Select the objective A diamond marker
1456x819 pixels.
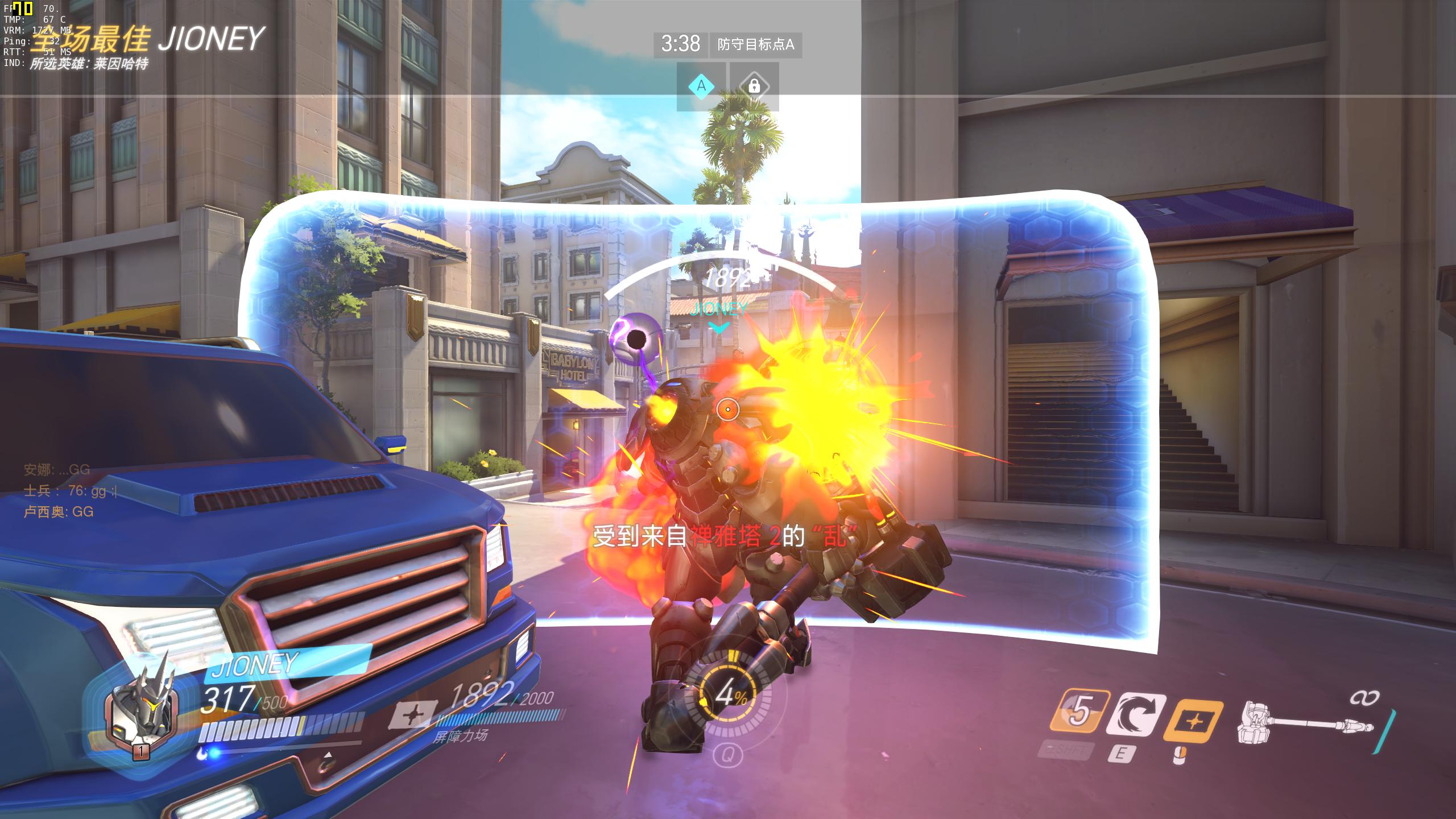(x=701, y=86)
